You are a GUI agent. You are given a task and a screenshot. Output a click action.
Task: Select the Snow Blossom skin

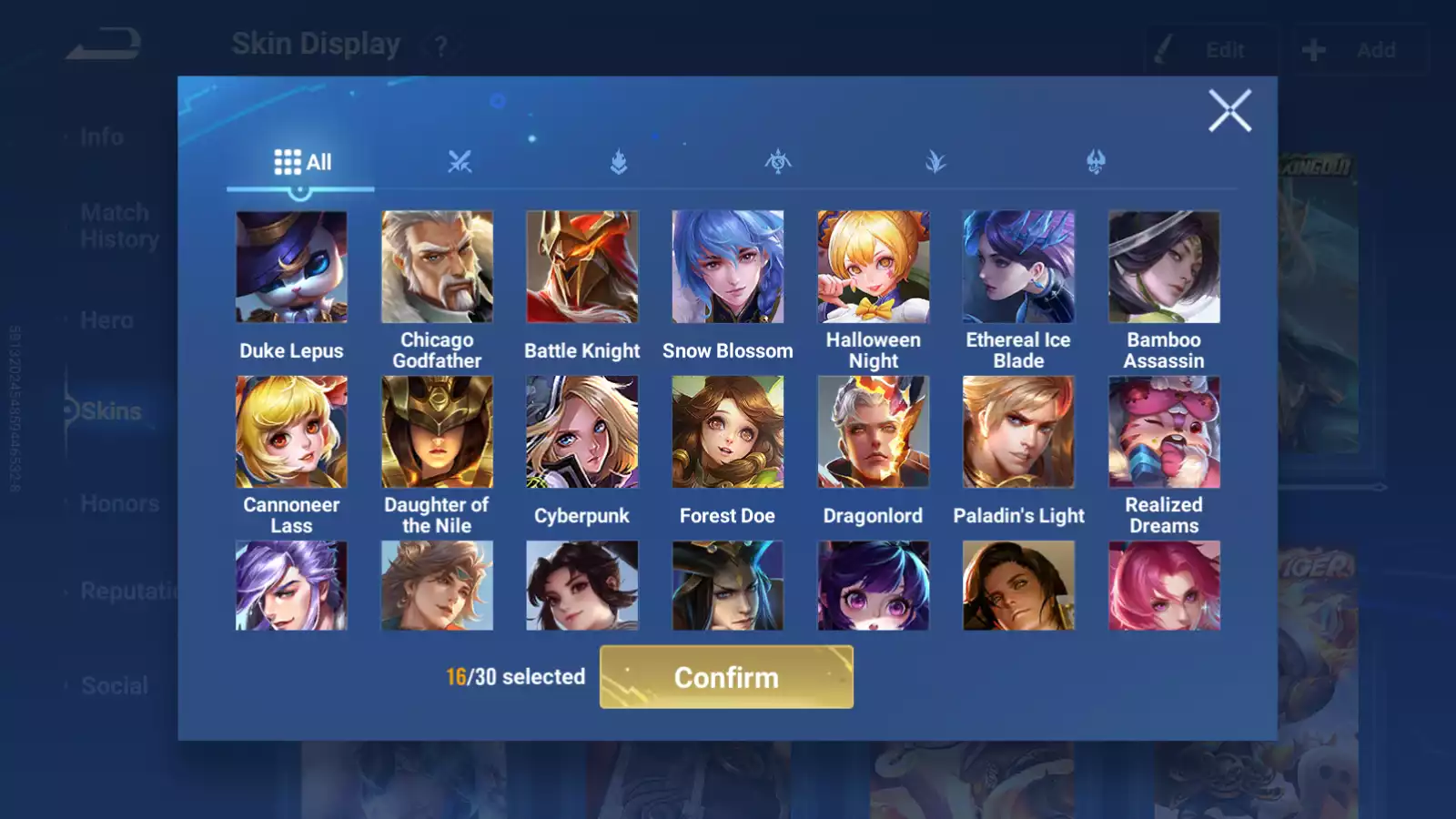[727, 268]
